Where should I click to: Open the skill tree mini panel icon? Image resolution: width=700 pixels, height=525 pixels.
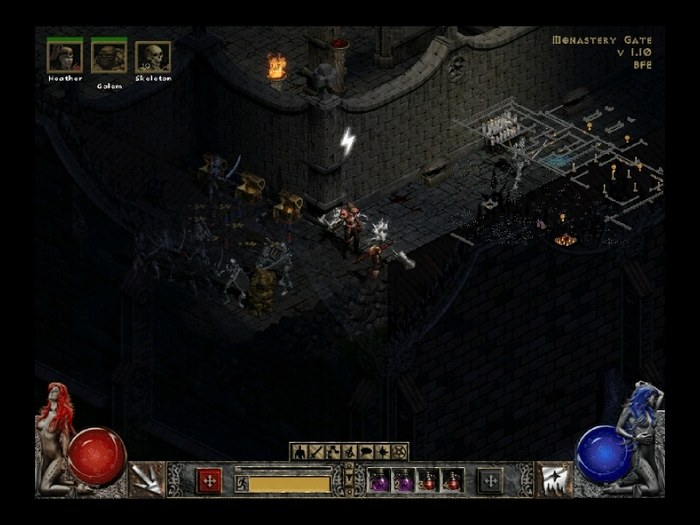coord(333,452)
